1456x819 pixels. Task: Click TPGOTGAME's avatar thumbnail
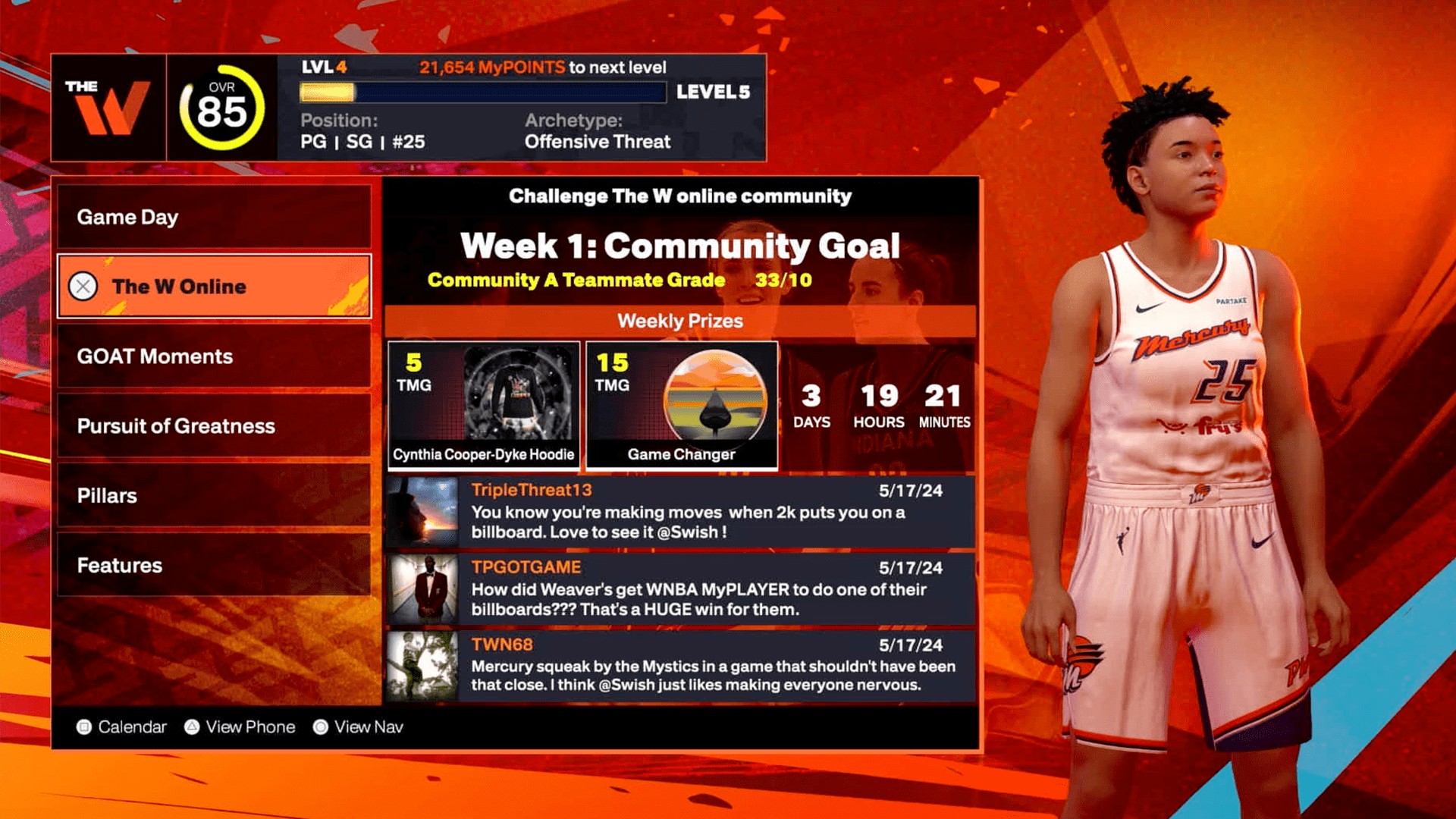point(422,591)
